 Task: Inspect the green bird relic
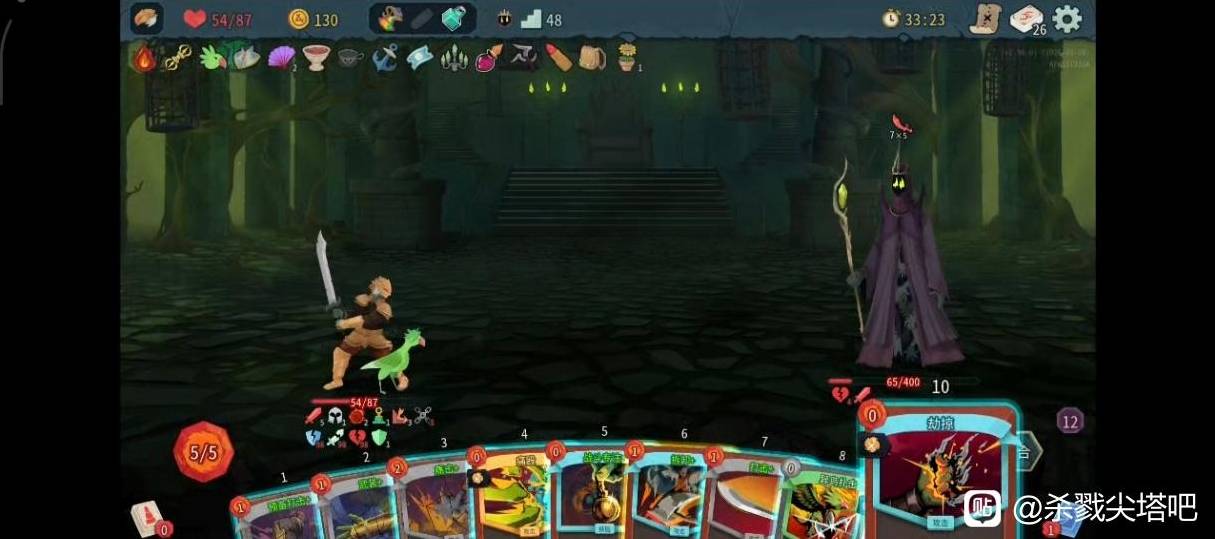click(212, 58)
